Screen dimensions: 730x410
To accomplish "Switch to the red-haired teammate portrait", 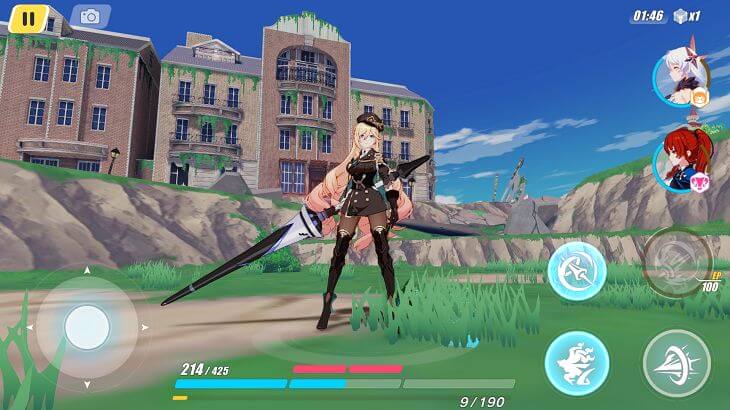I will (680, 162).
